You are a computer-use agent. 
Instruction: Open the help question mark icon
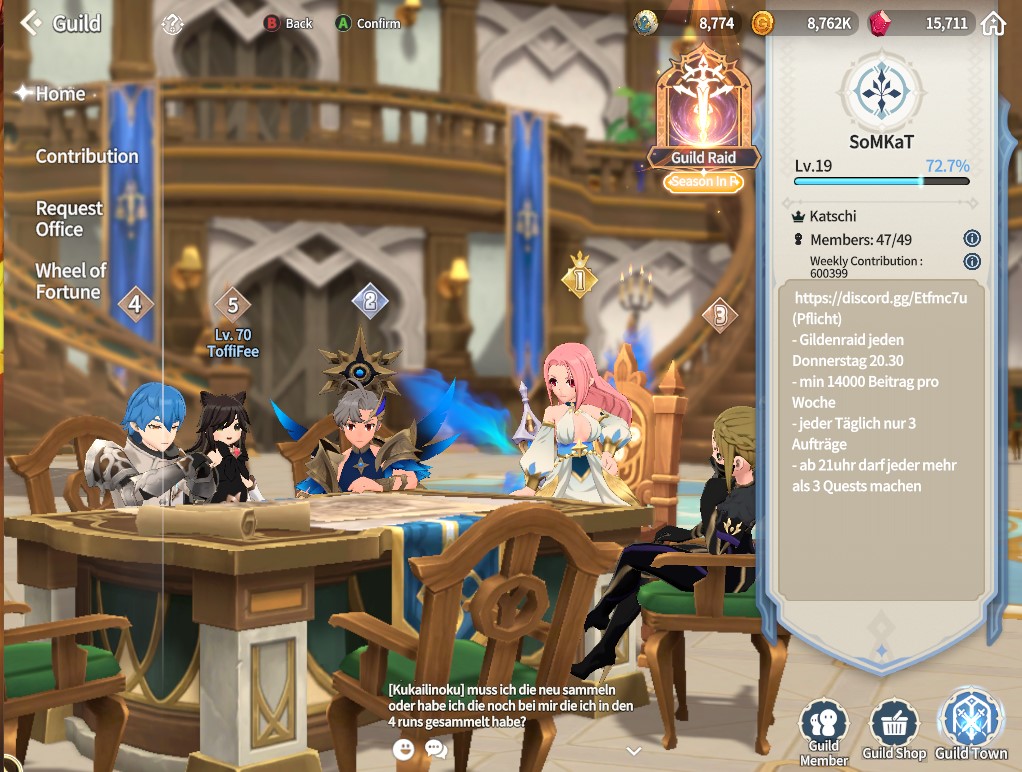point(173,23)
